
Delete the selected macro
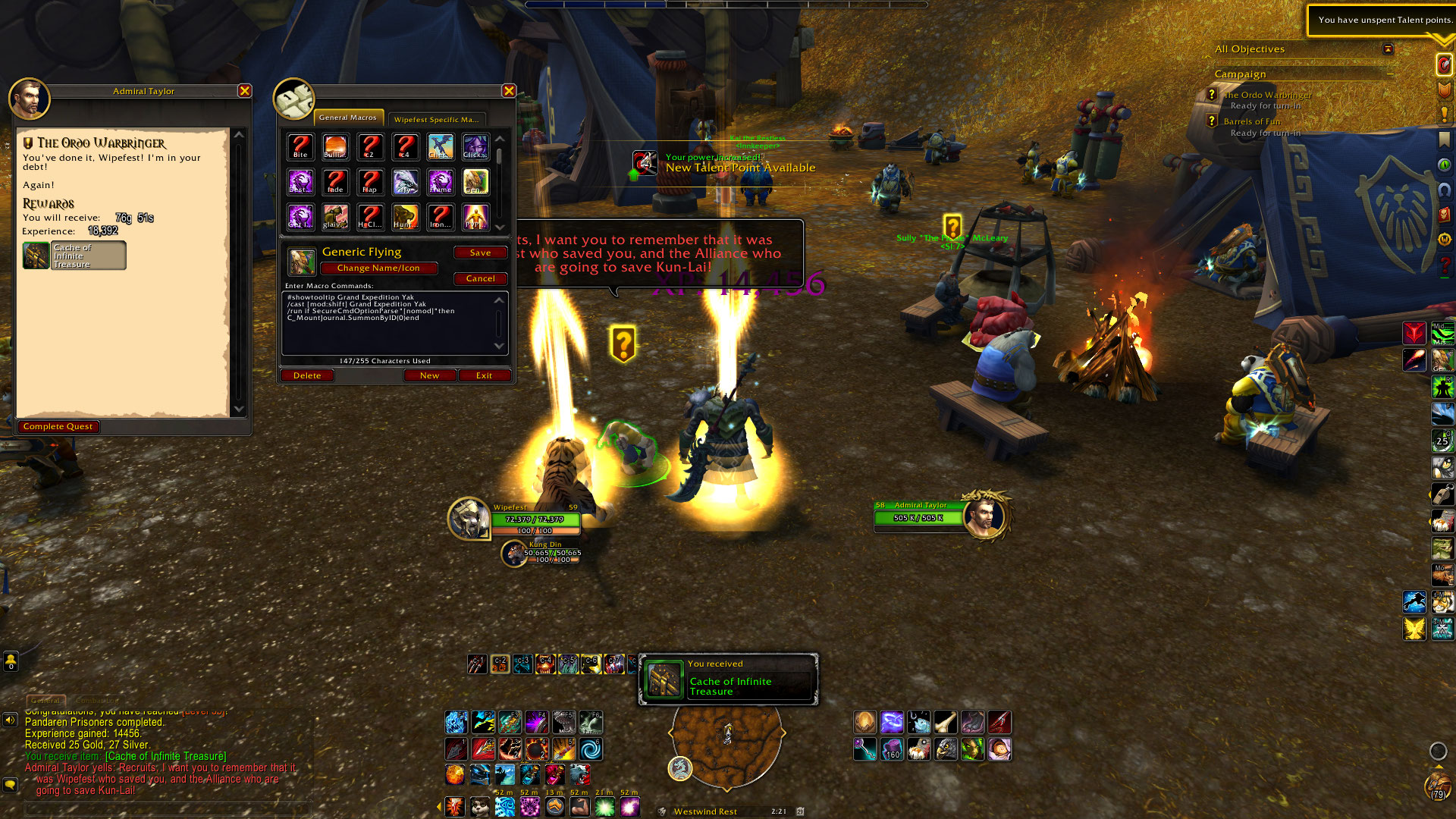(x=307, y=375)
